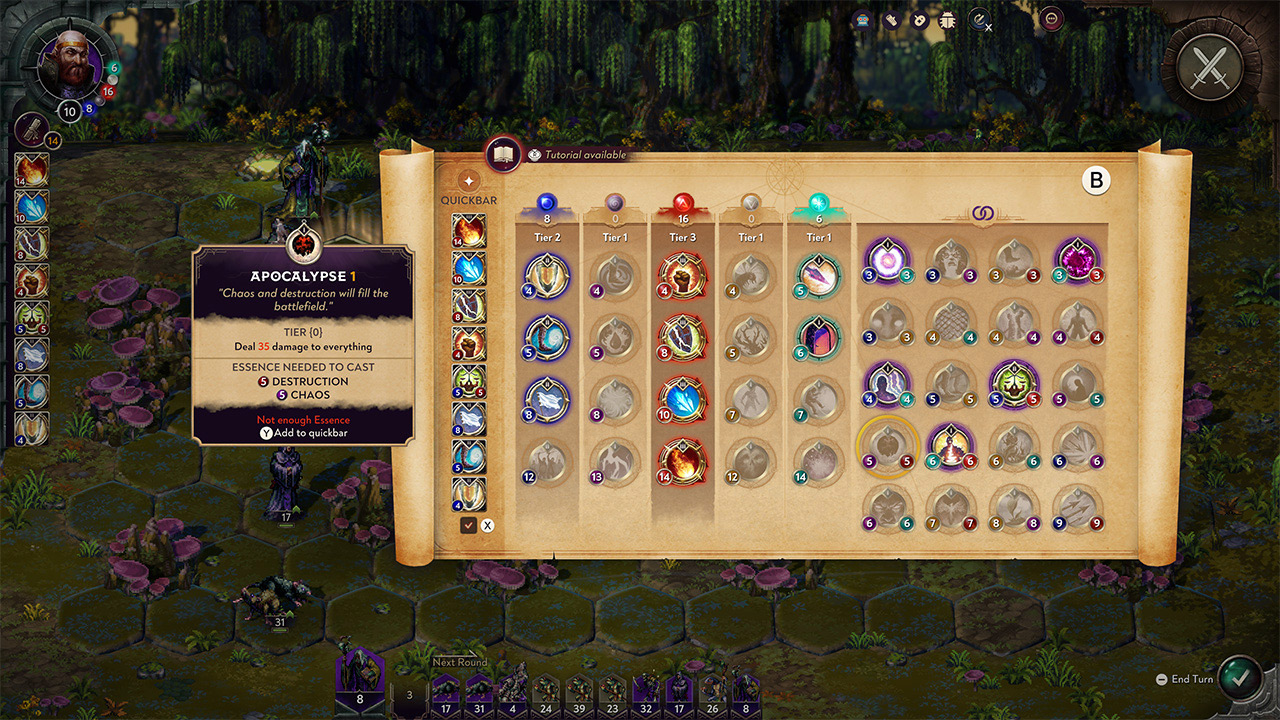
Task: Expand the Quickbar panel via its star icon
Action: [468, 180]
